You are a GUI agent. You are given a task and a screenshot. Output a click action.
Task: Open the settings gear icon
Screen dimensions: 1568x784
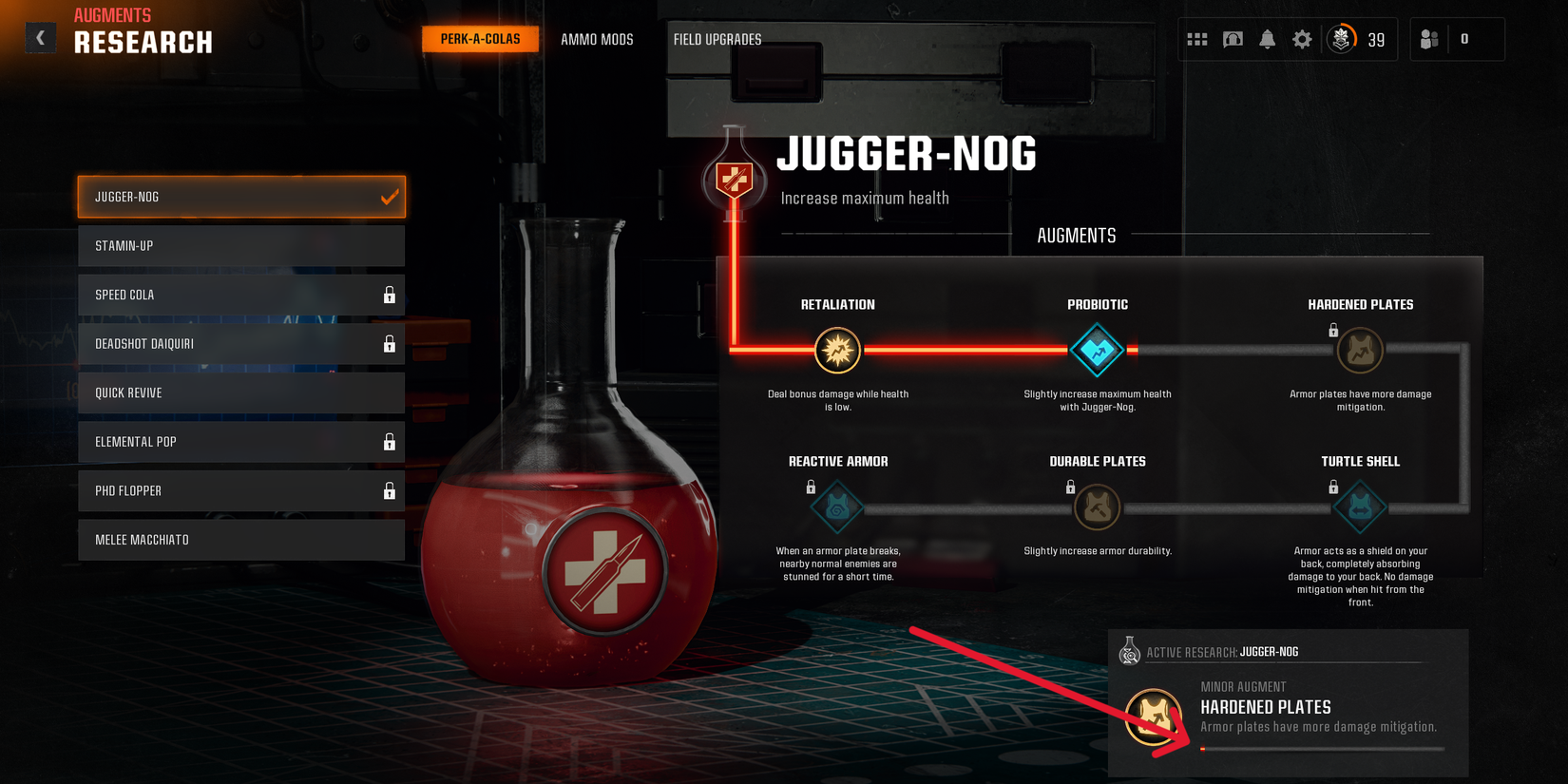pyautogui.click(x=1301, y=39)
